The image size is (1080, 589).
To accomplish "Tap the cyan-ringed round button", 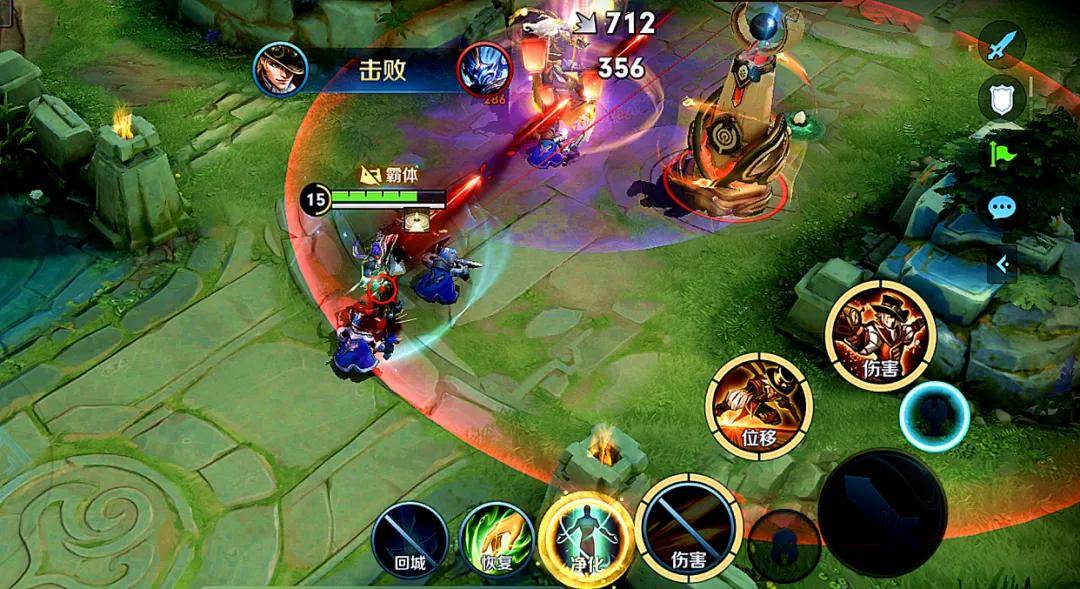I will click(x=934, y=417).
